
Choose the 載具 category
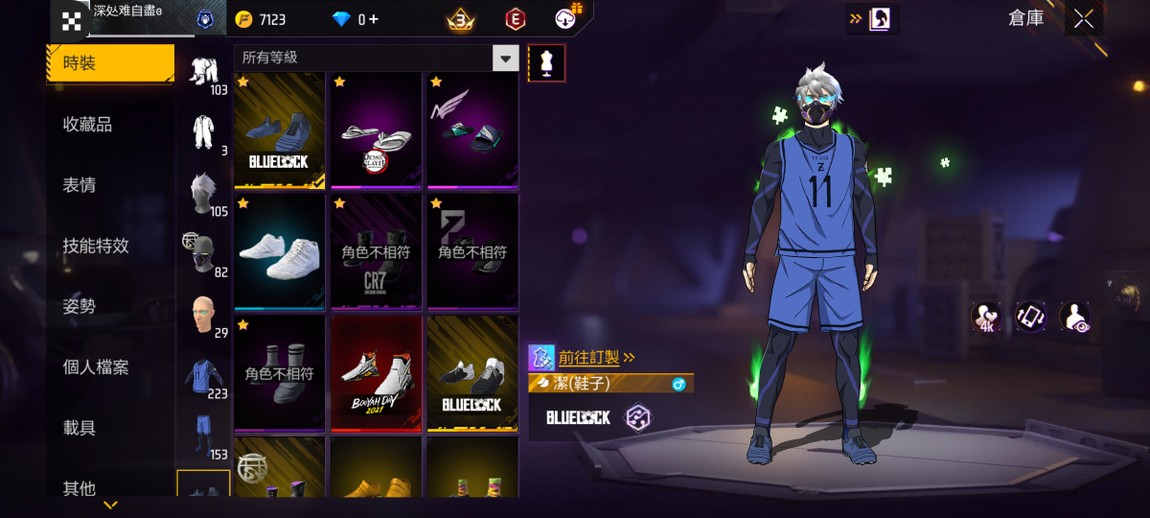[80, 428]
